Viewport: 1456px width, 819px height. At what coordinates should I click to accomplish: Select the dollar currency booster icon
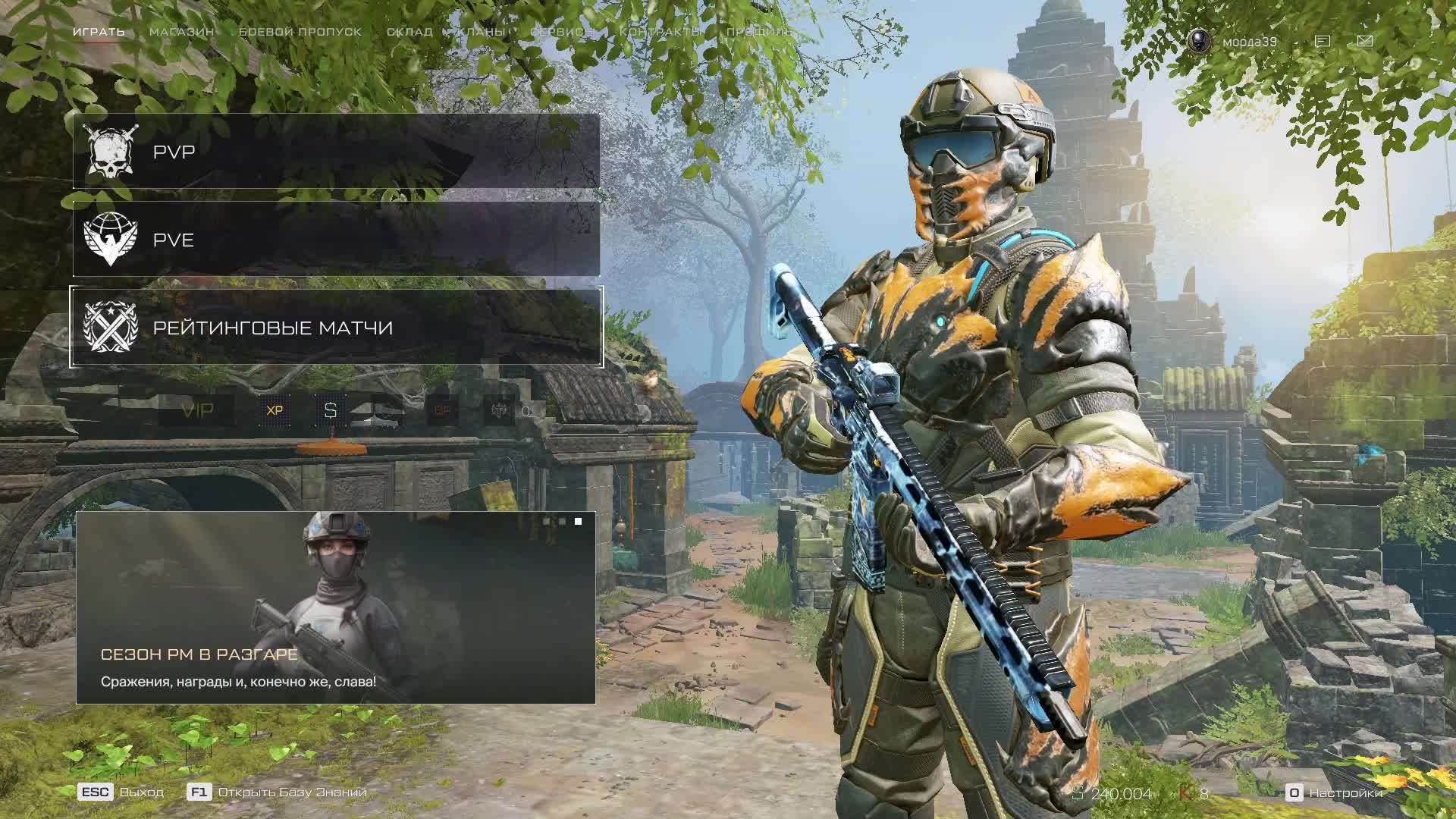(x=330, y=410)
